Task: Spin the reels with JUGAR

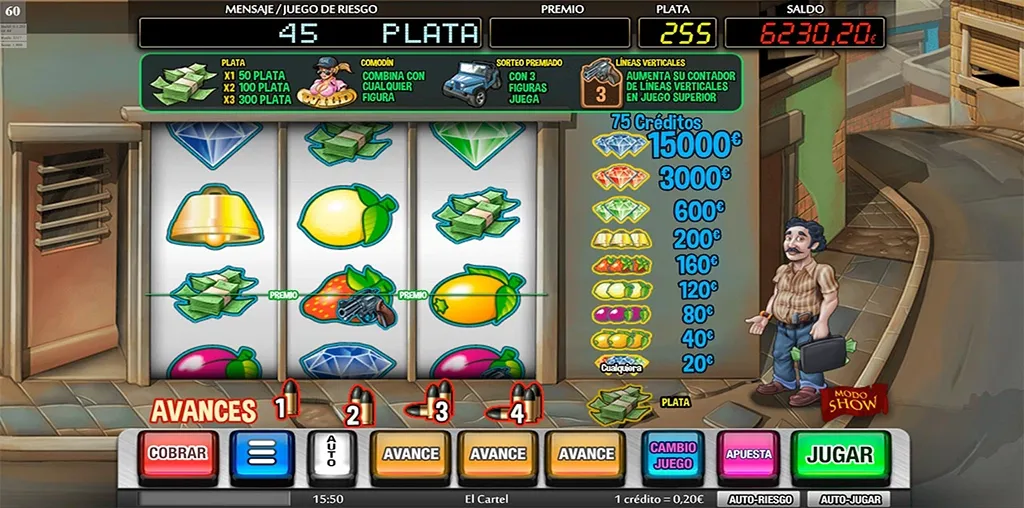Action: (x=839, y=455)
